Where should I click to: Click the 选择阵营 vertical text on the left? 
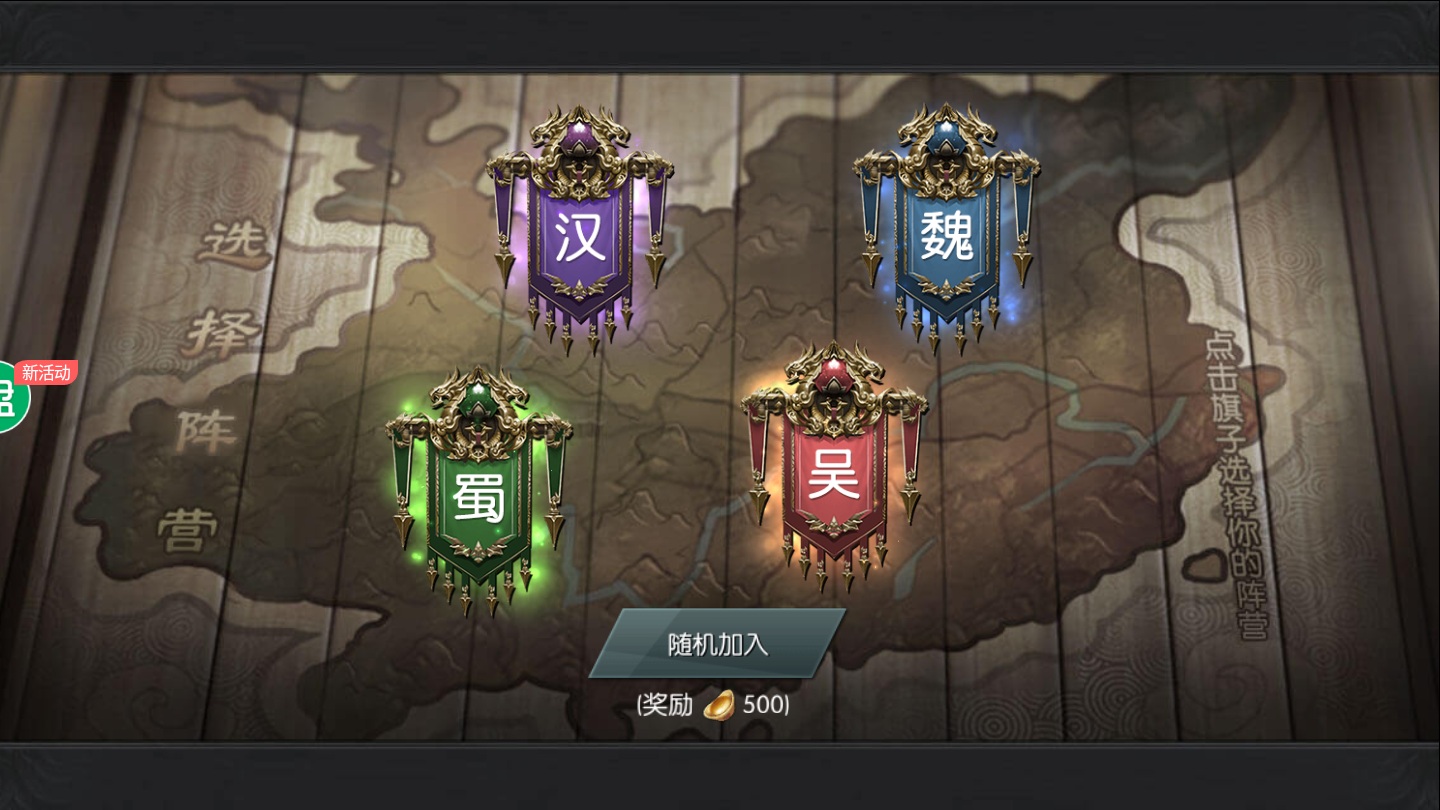click(210, 380)
